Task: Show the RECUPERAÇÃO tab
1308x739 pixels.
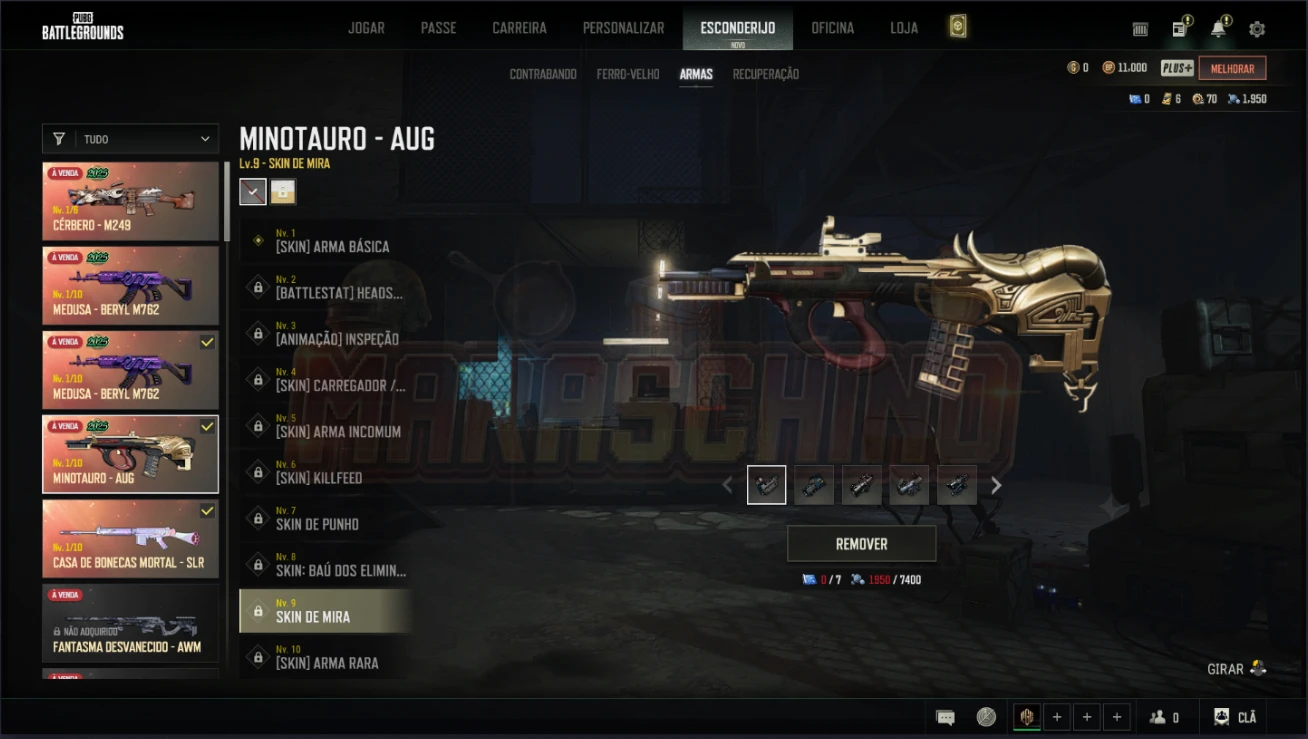Action: click(766, 74)
